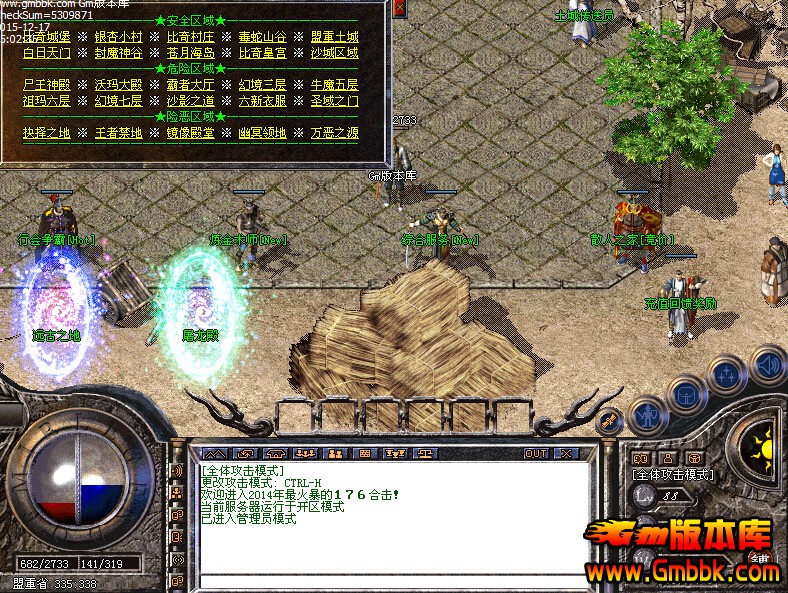Select 抉择之地 in the perilous zone row
Viewport: 788px width, 593px height.
[46, 133]
